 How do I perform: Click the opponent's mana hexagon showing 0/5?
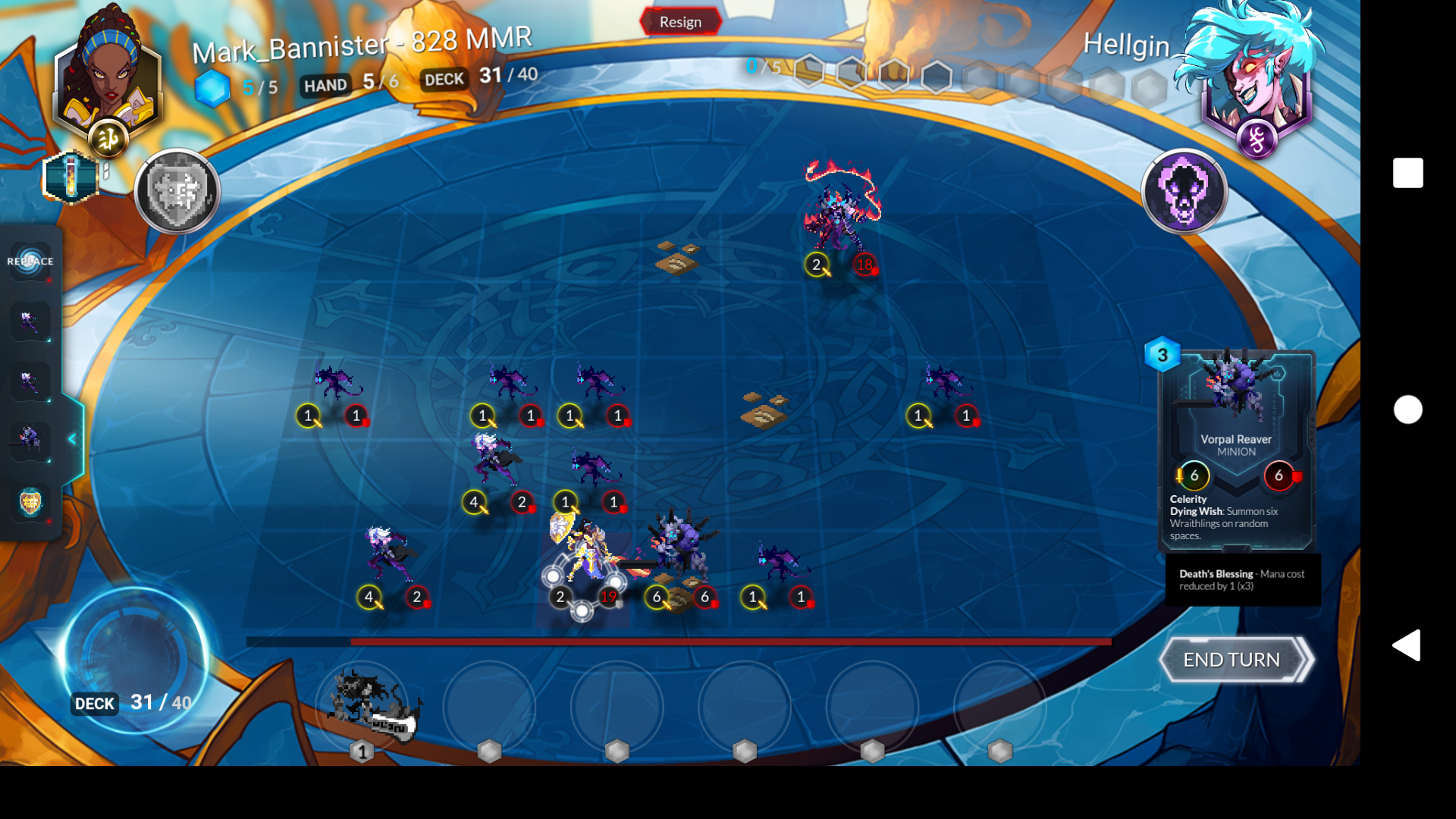pyautogui.click(x=764, y=67)
